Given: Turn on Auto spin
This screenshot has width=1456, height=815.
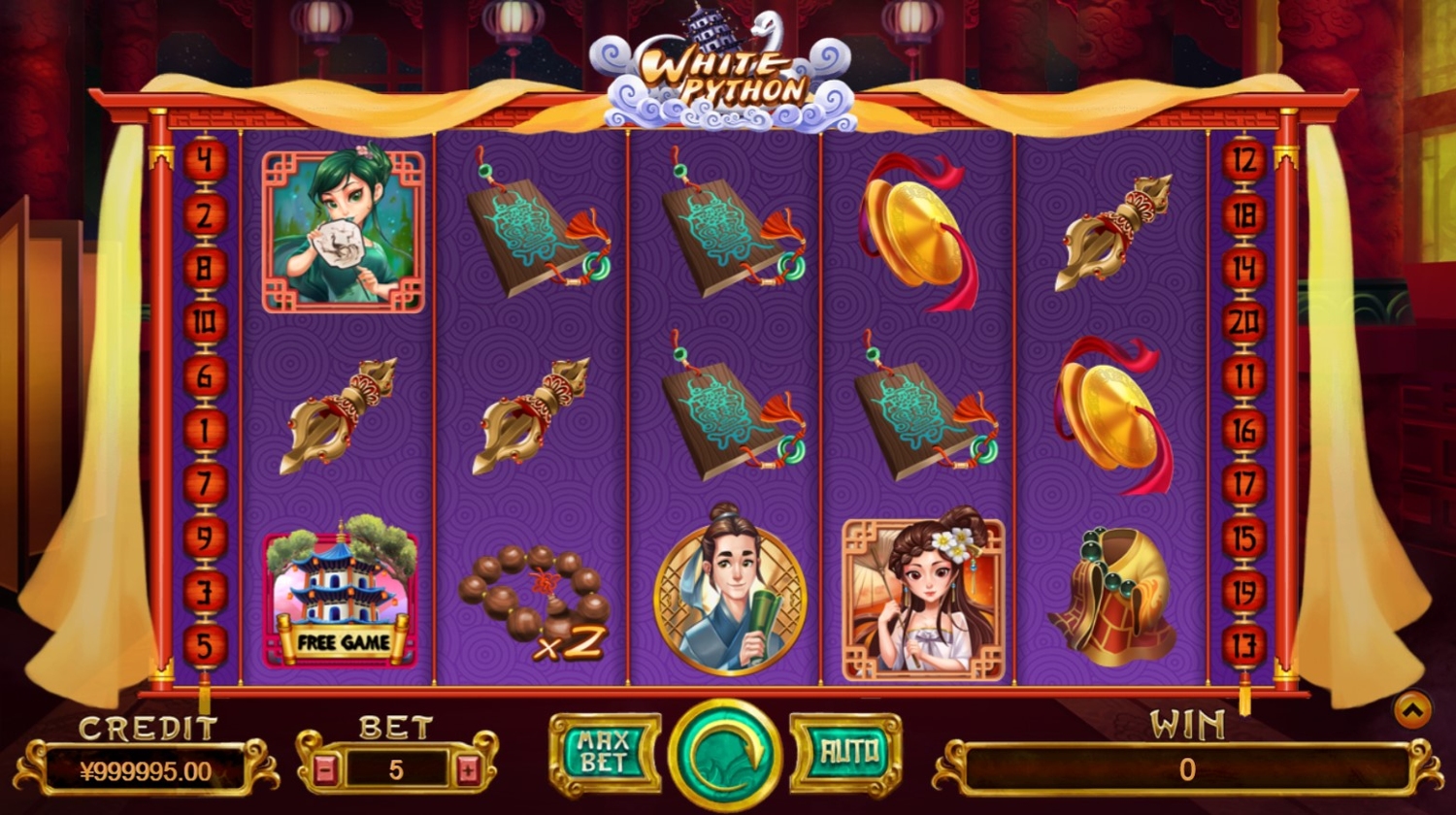Looking at the screenshot, I should (845, 752).
